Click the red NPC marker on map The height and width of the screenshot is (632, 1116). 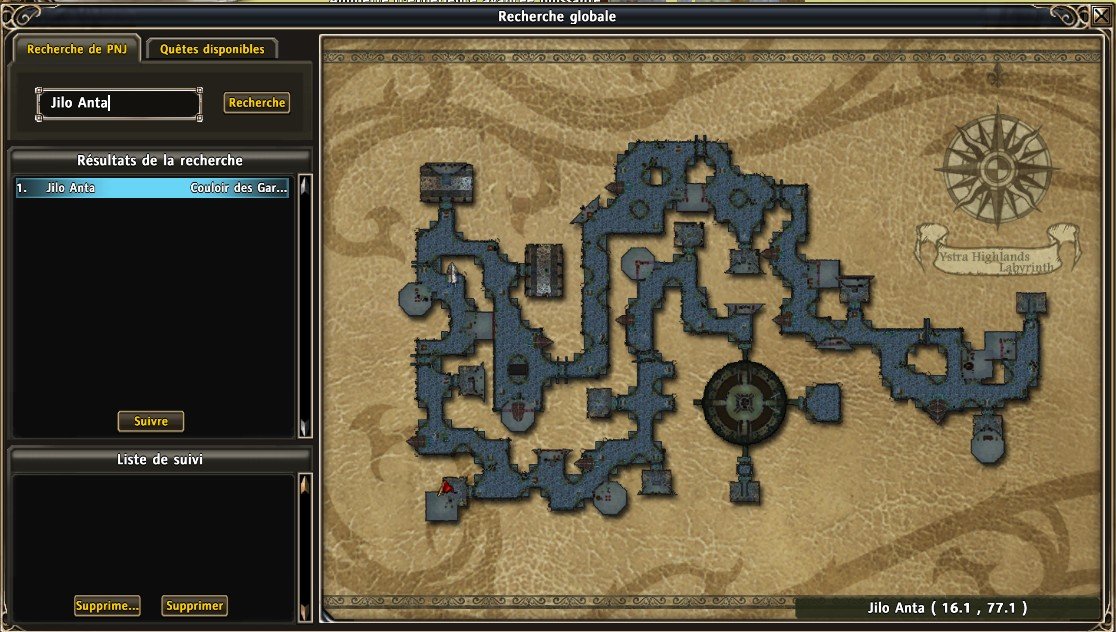click(447, 487)
